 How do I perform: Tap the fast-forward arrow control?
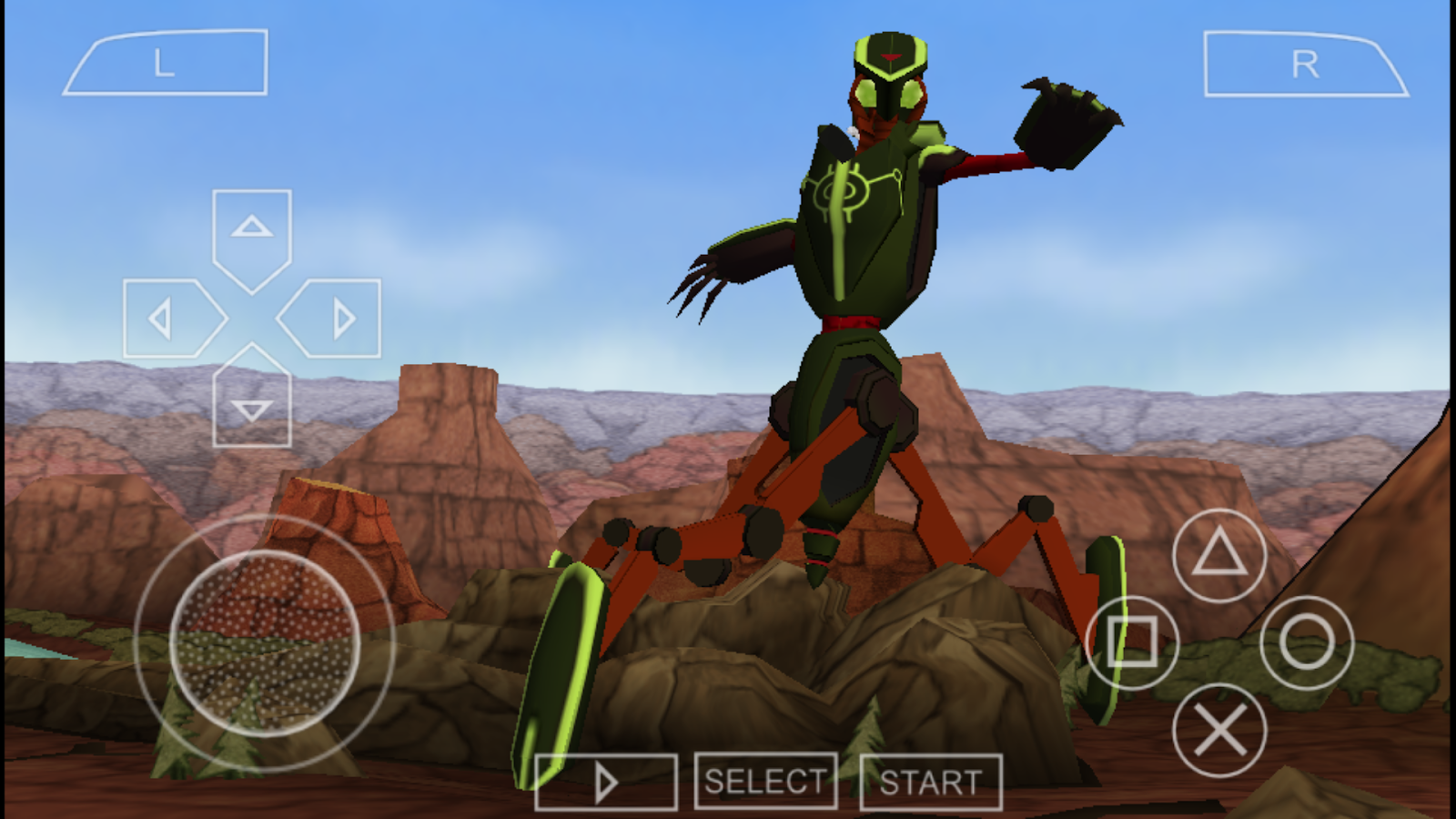tap(607, 781)
